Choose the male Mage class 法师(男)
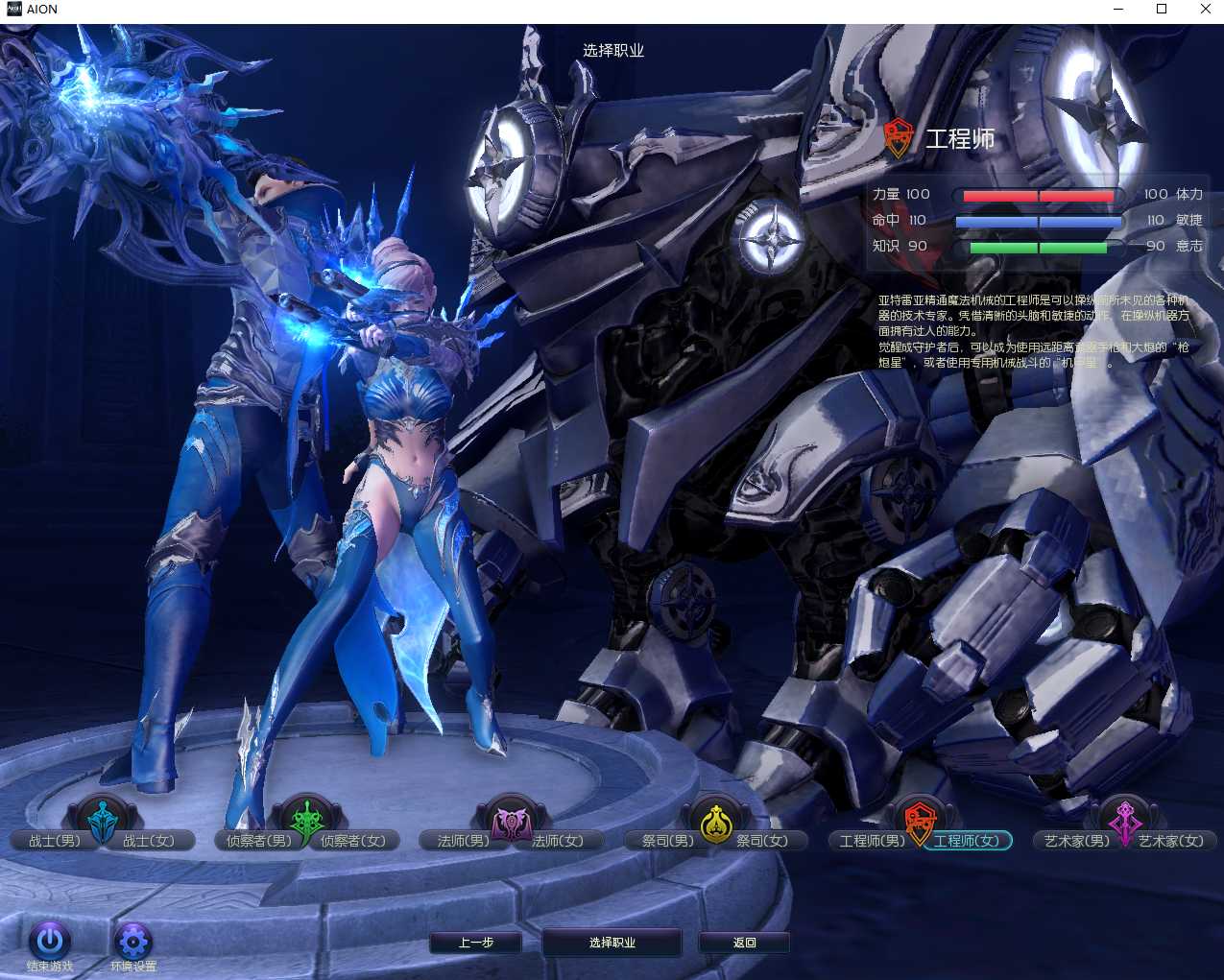The height and width of the screenshot is (980, 1224). 463,841
